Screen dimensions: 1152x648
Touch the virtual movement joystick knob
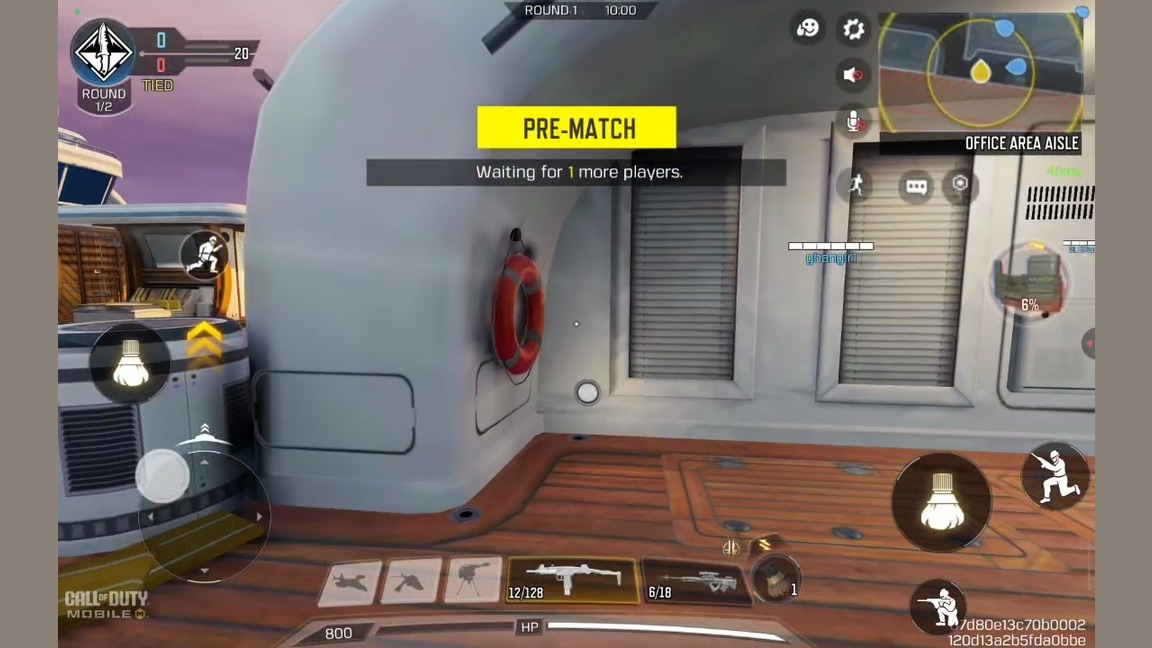162,476
